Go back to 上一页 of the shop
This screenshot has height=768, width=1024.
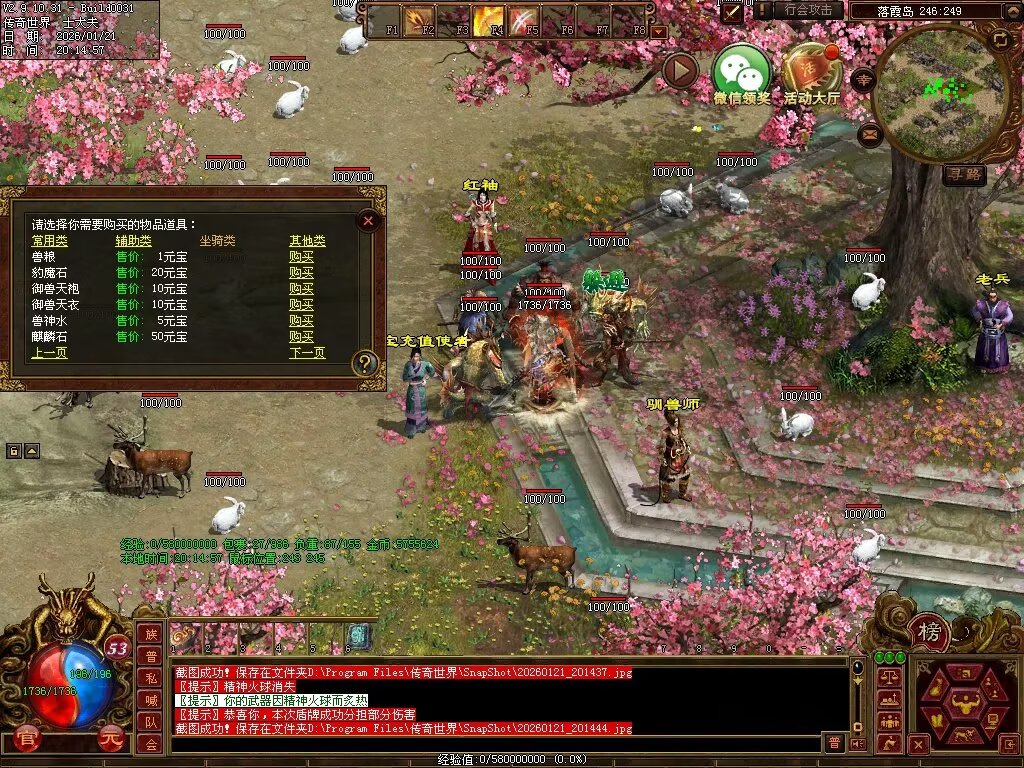click(x=49, y=353)
